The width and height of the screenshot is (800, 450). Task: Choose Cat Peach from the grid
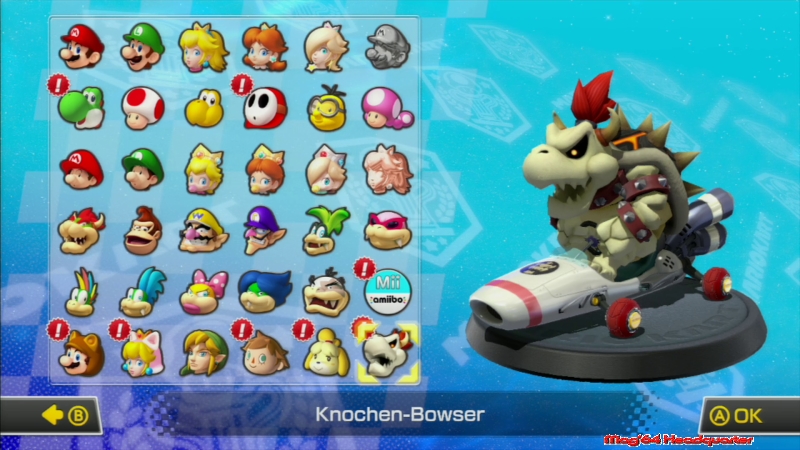pyautogui.click(x=142, y=352)
